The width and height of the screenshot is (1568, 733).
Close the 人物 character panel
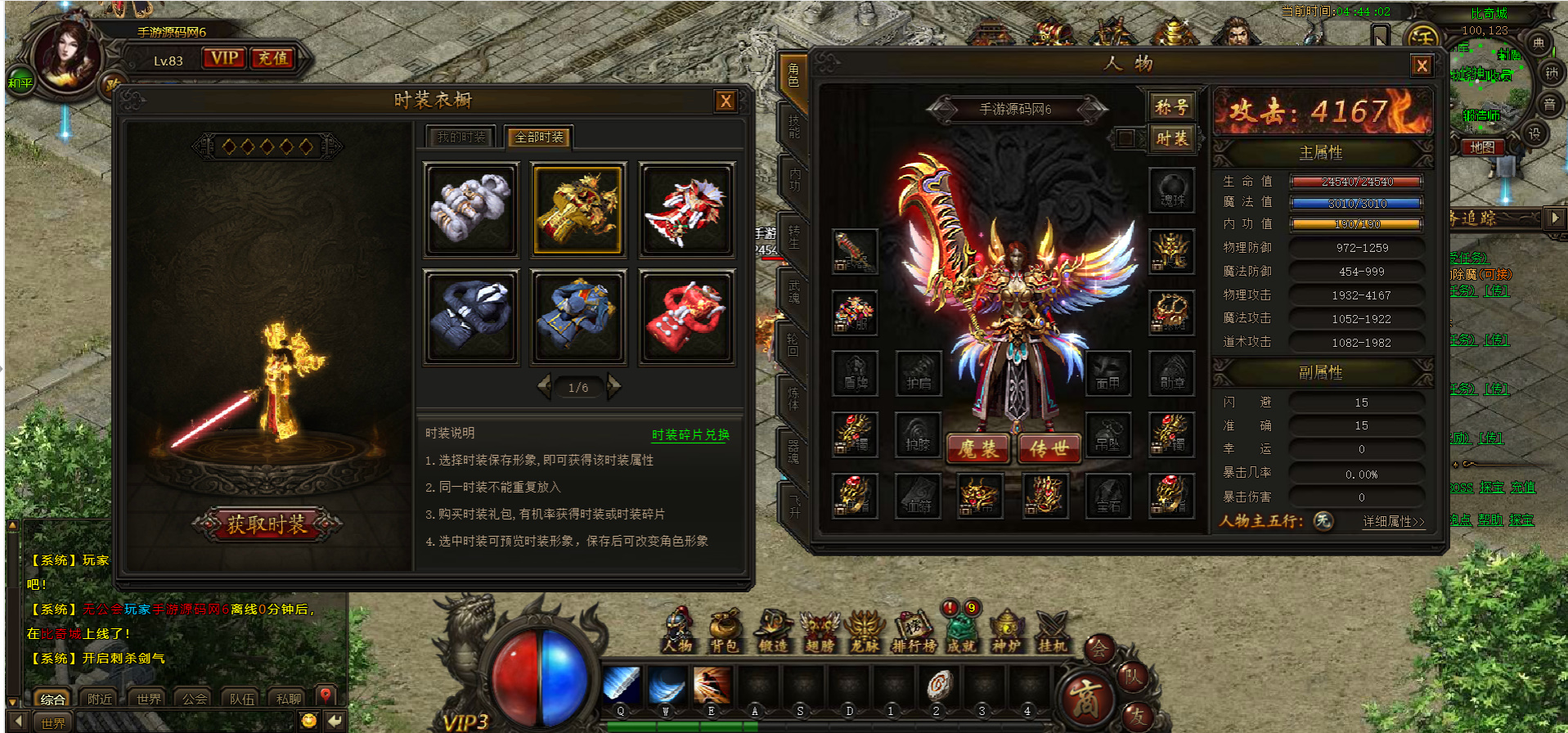1422,66
